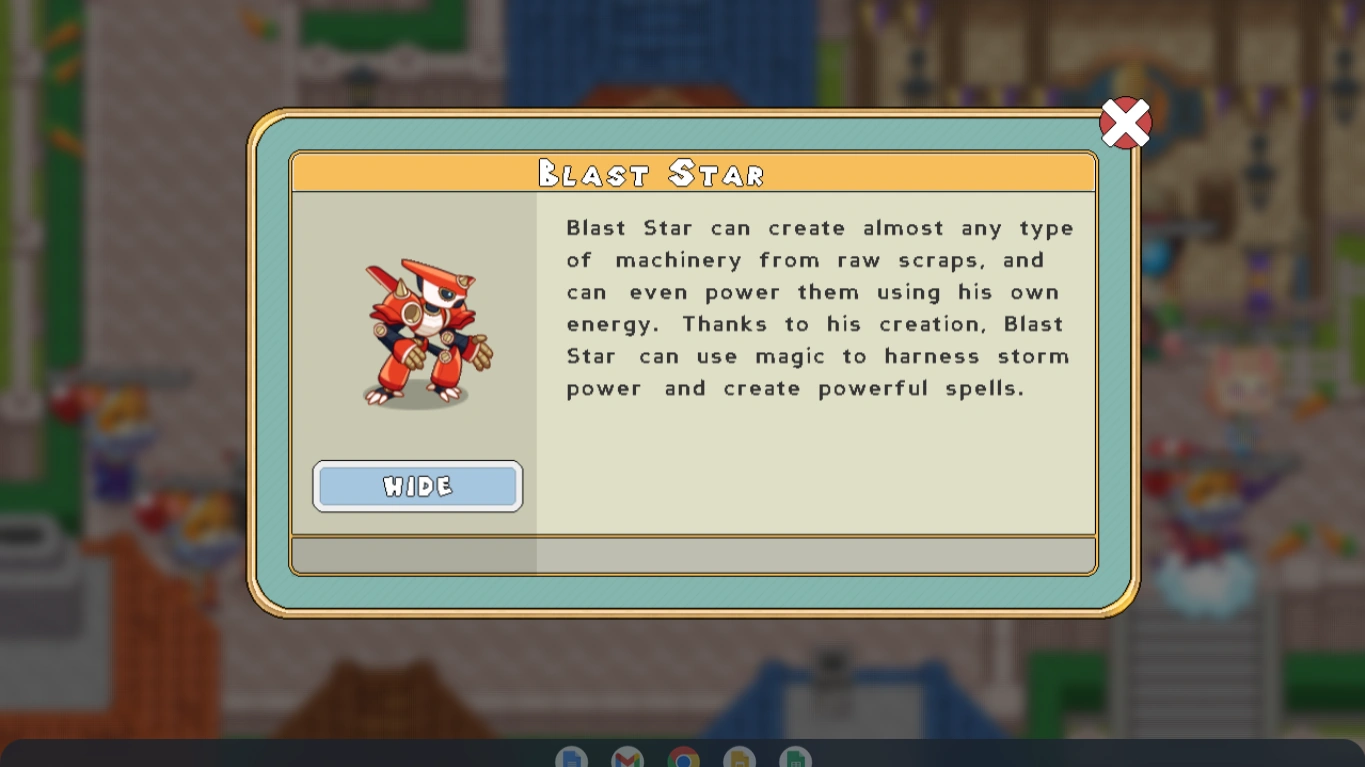
Task: Open Google Docs from the shelf
Action: click(x=570, y=760)
